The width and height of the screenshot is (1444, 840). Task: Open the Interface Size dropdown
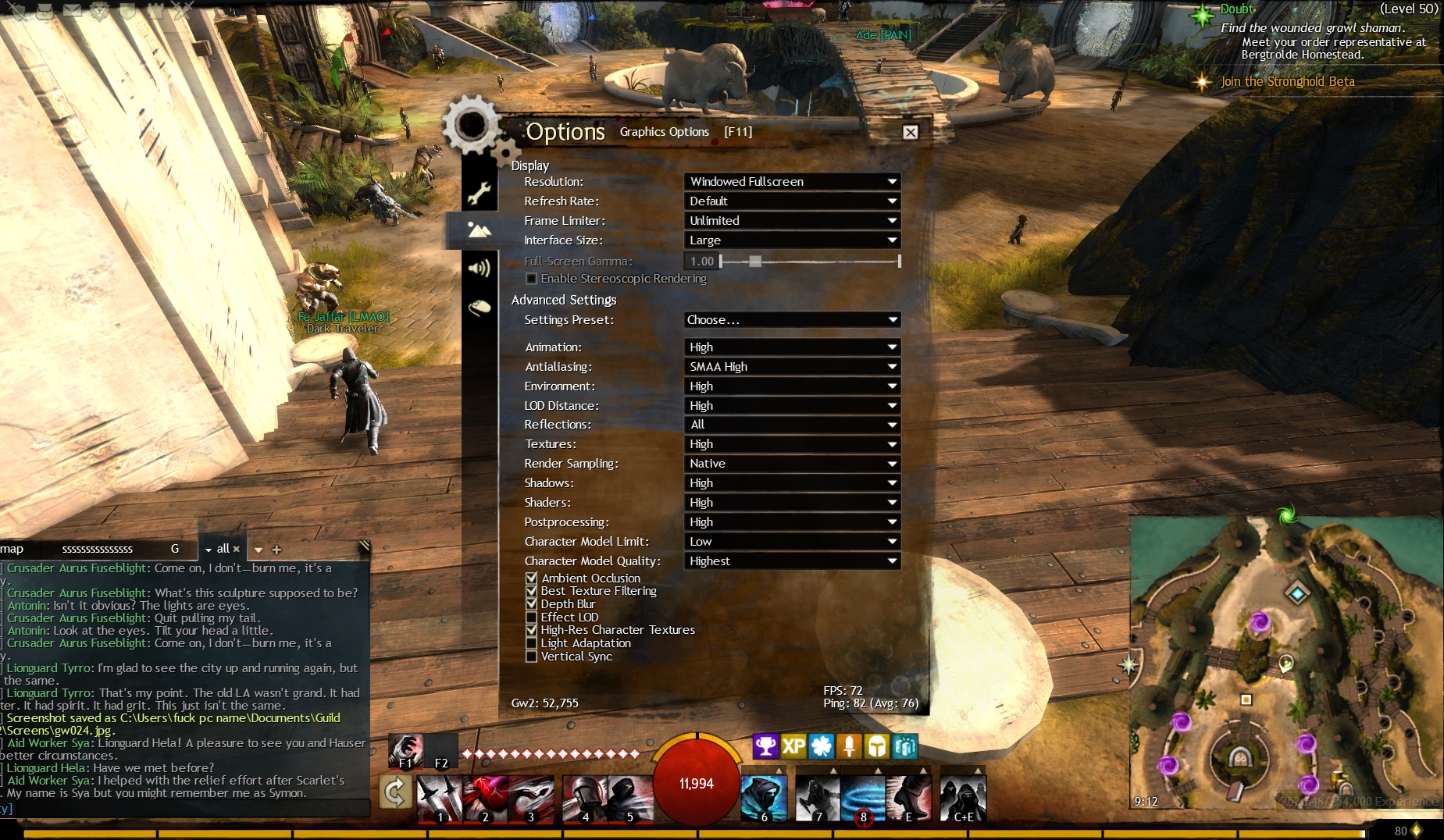(x=792, y=240)
